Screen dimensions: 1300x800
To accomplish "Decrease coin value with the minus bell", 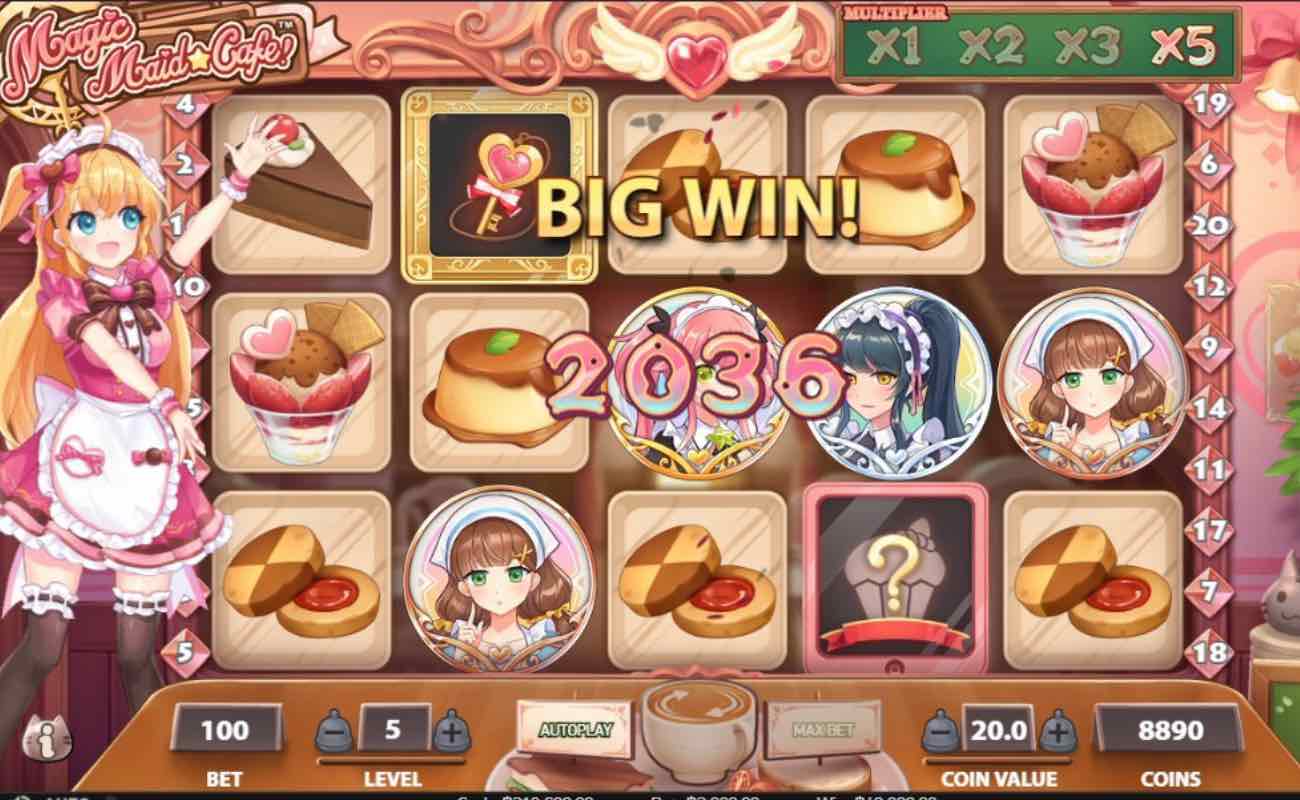I will click(x=940, y=730).
